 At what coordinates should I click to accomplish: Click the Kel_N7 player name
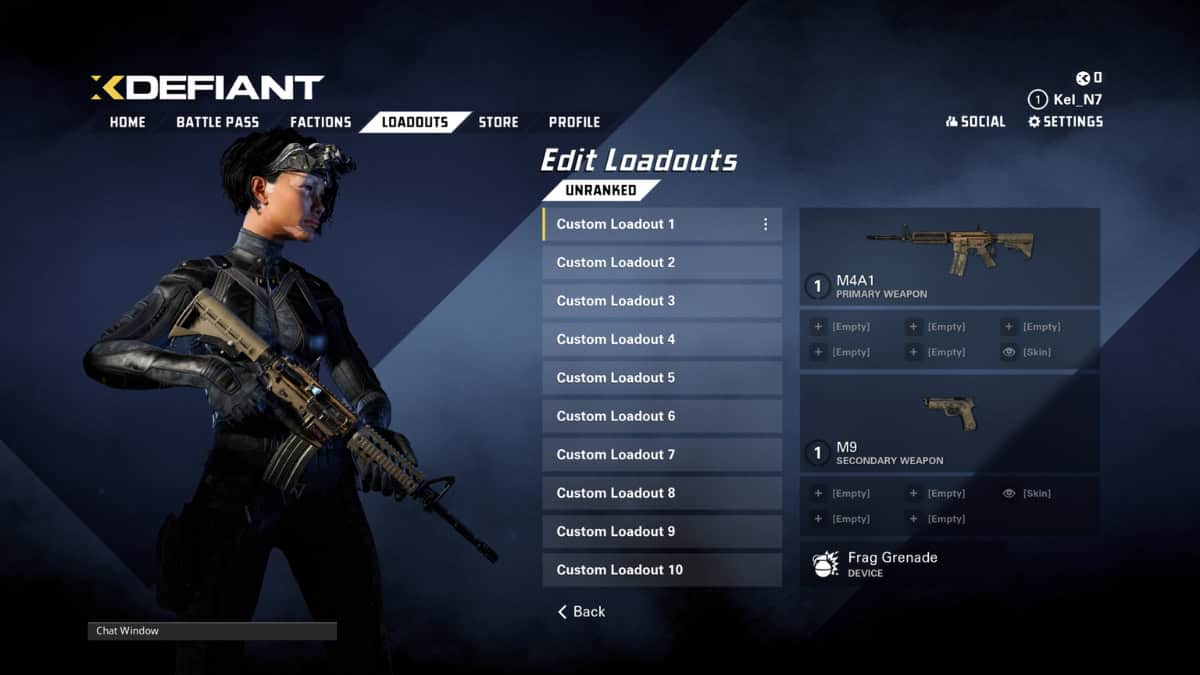pos(1077,100)
